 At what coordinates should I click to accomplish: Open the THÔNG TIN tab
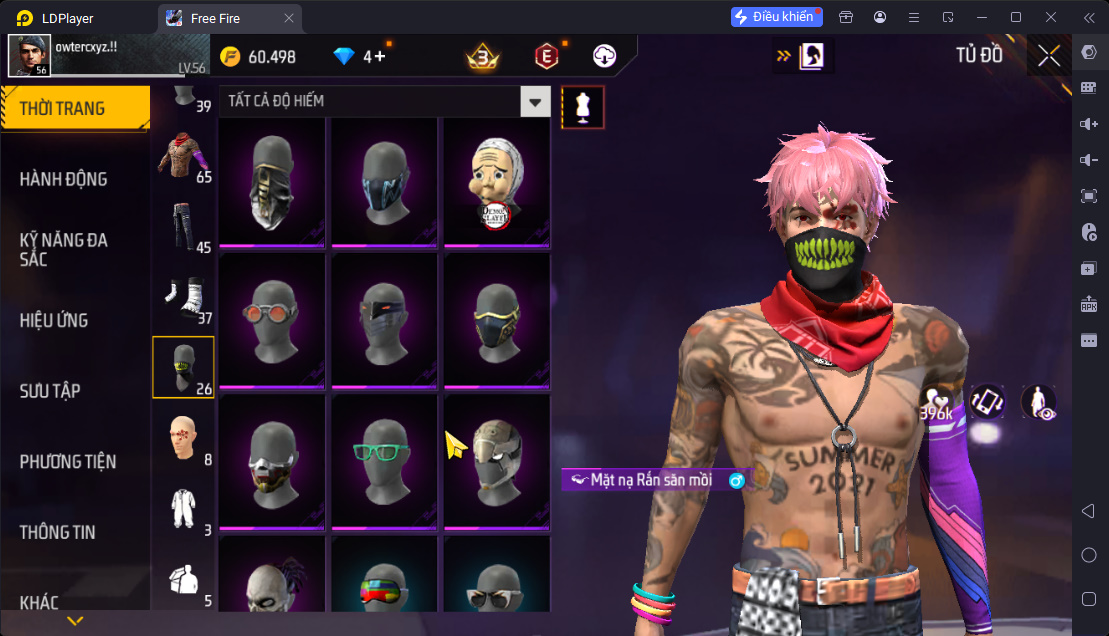click(58, 532)
